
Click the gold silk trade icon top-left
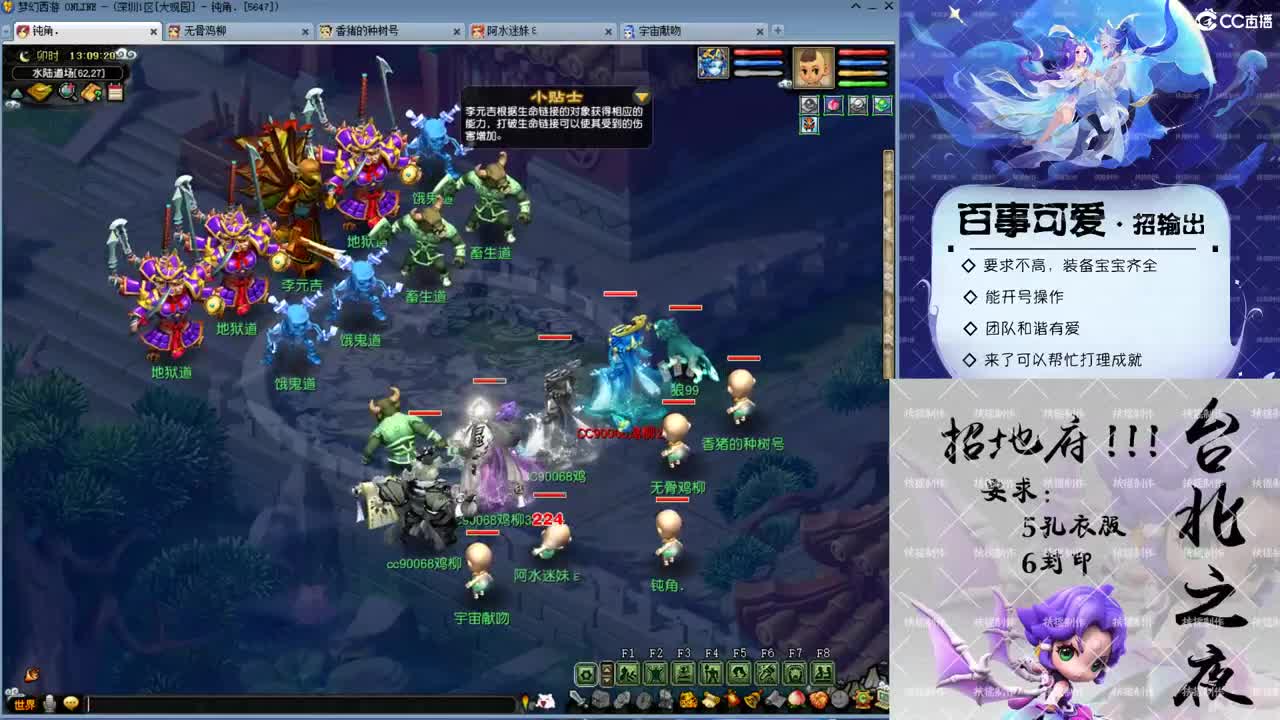point(39,91)
